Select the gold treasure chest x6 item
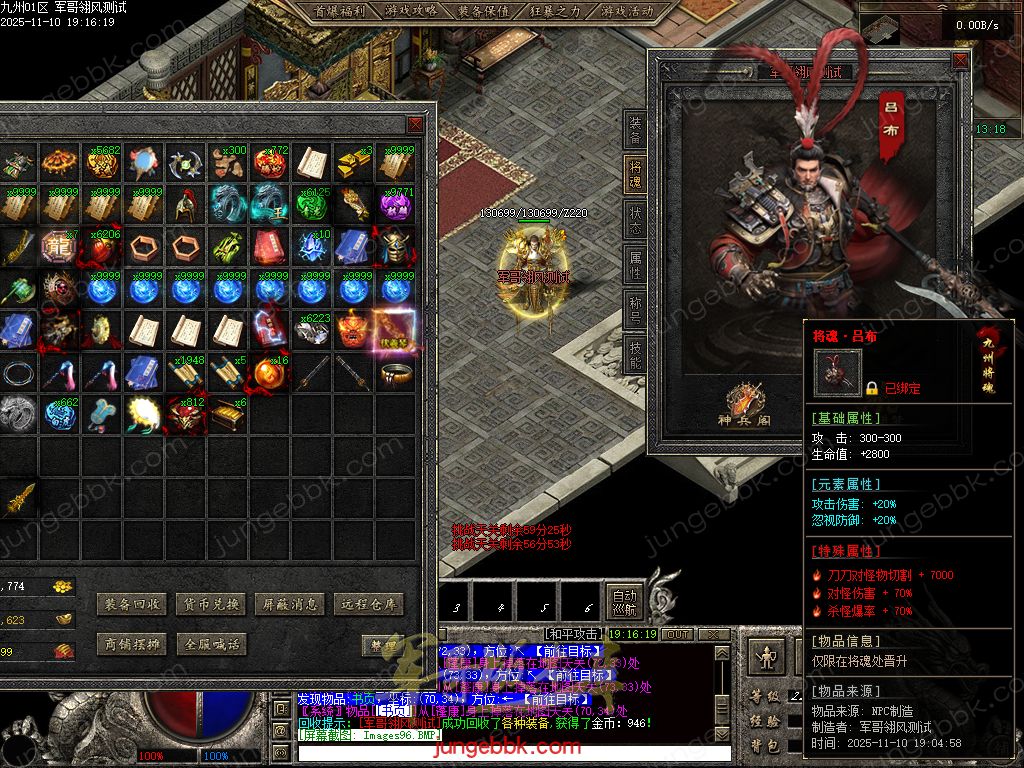Screen dimensions: 1024x768 (227, 415)
